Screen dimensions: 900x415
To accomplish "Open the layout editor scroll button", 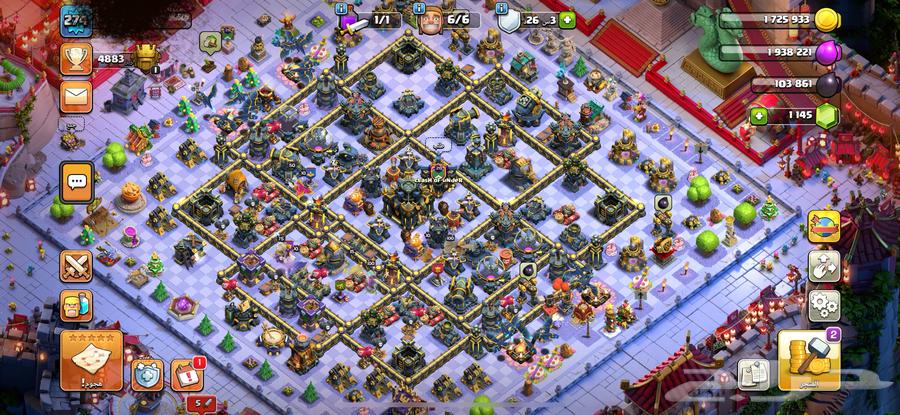I will (x=753, y=374).
